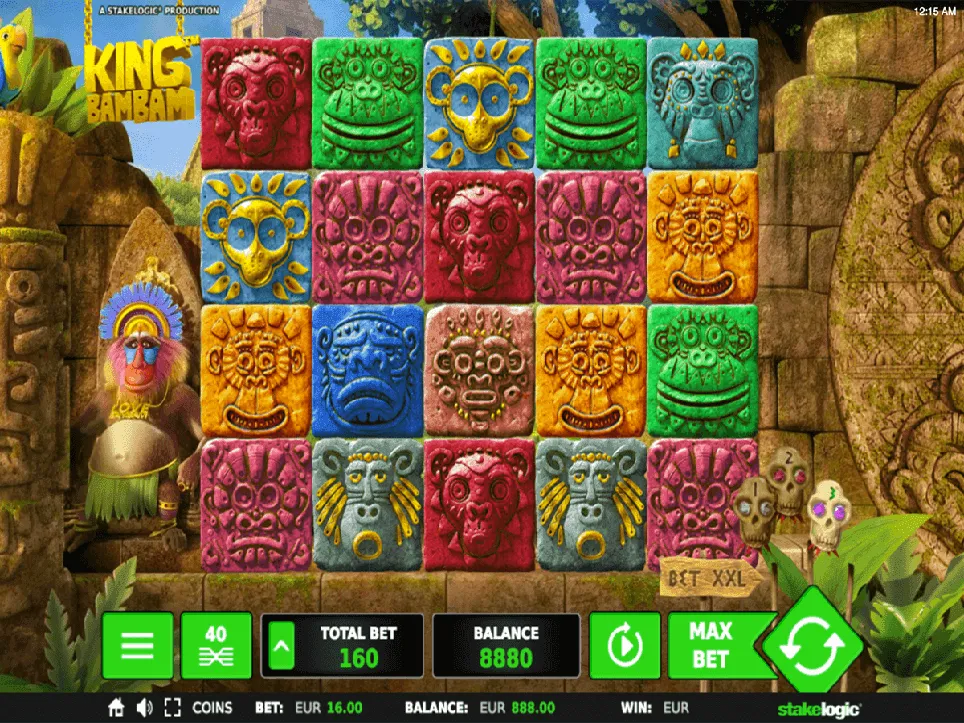The height and width of the screenshot is (723, 964).
Task: Toggle fullscreen mode icon
Action: point(172,707)
